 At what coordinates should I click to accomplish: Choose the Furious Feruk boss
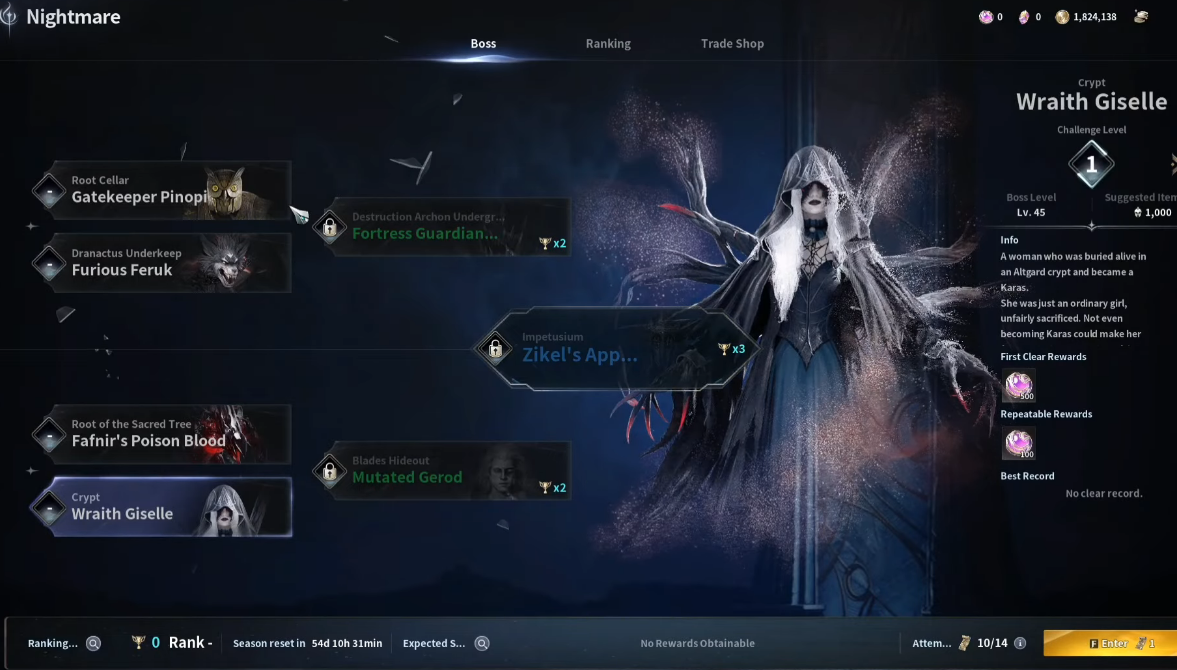[163, 263]
